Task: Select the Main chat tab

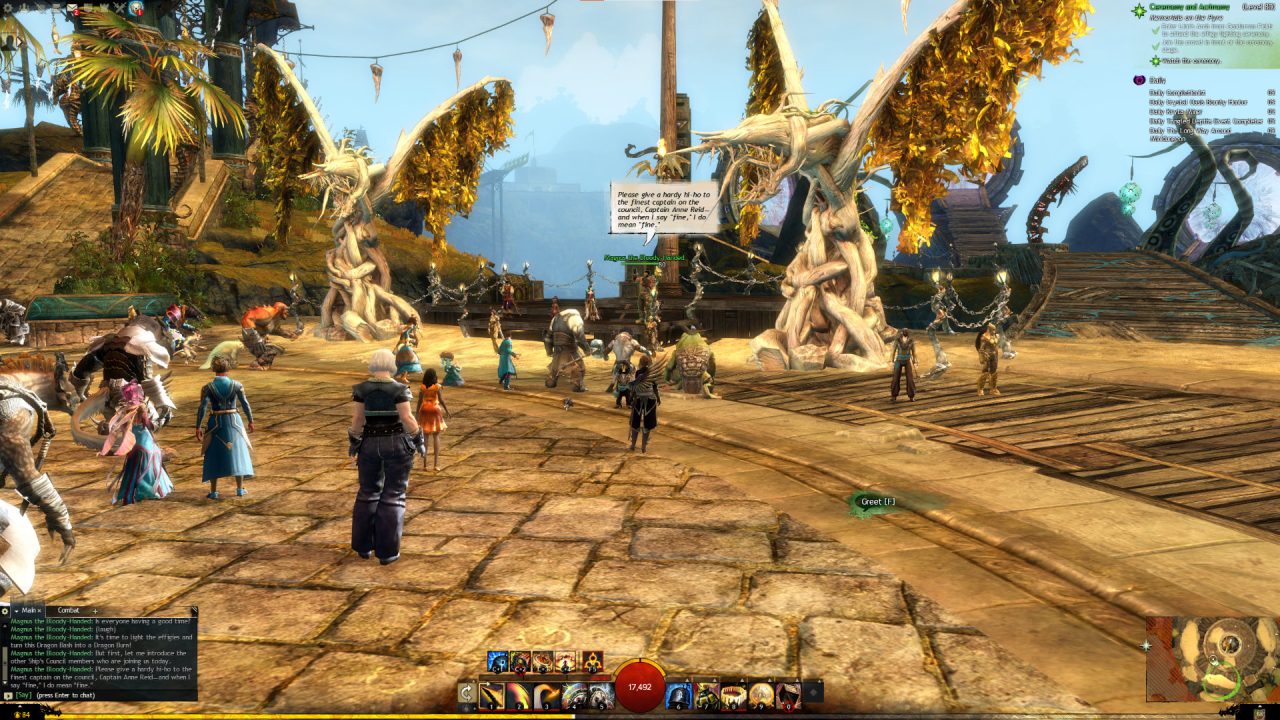Action: 29,610
